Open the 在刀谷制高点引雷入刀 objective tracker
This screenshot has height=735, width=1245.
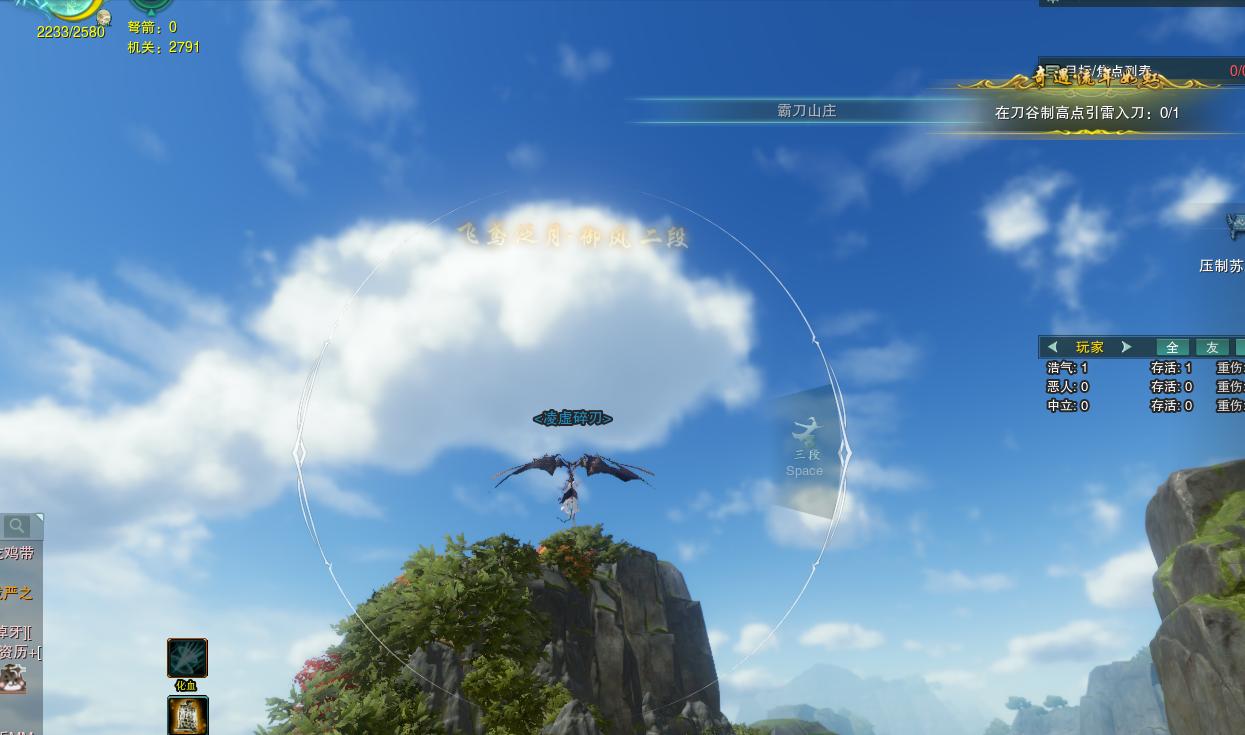[x=1086, y=113]
